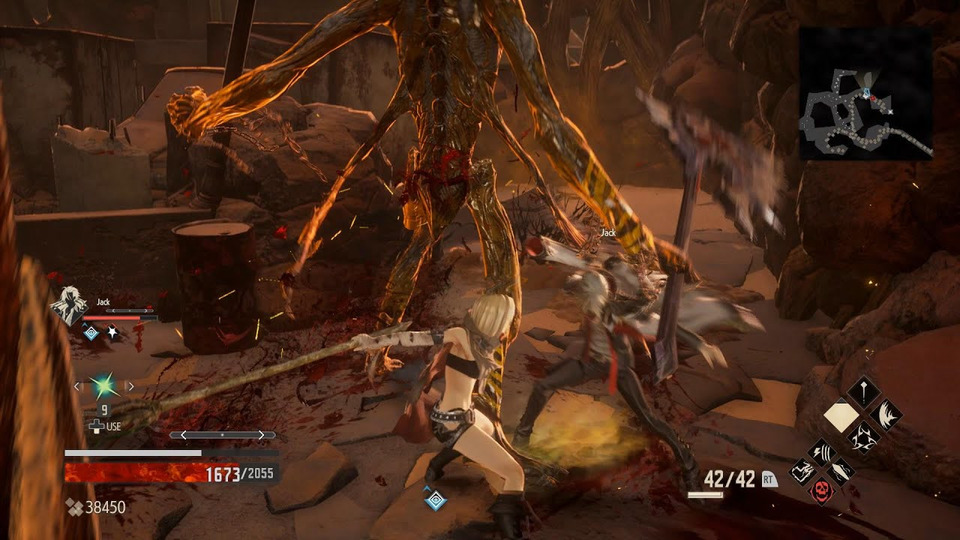Select Jack's companion portrait

pos(70,305)
